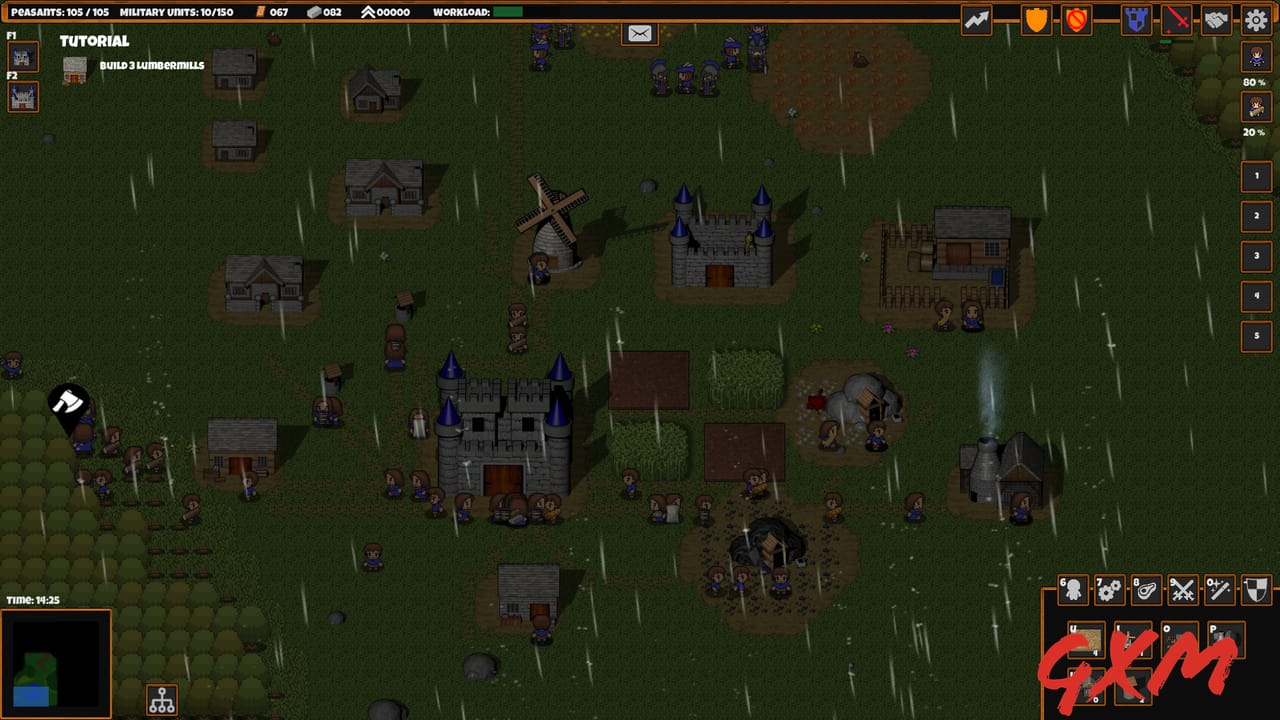
Task: Click the family tree icon near minimap
Action: tap(160, 700)
